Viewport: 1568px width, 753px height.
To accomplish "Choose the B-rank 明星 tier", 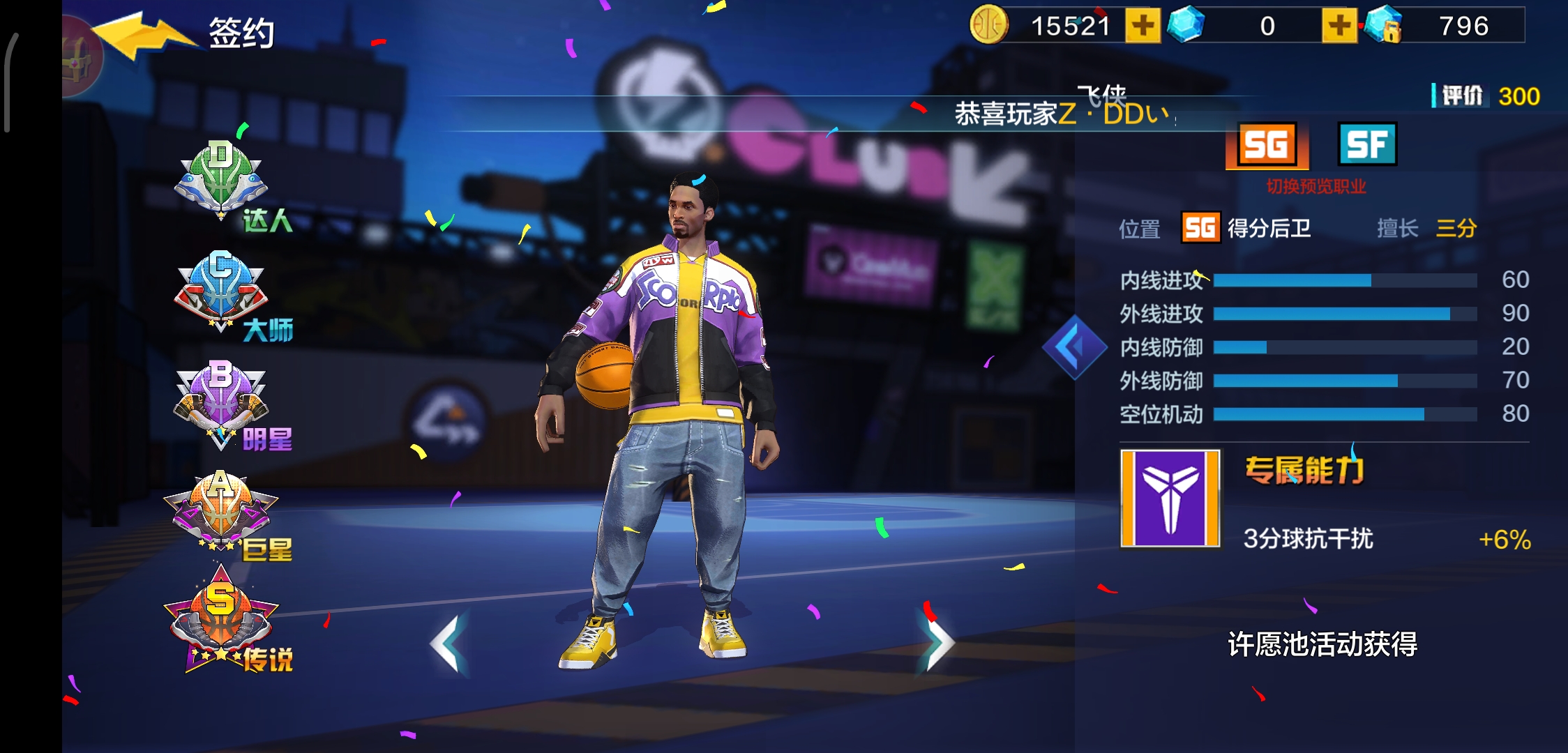I will click(x=222, y=402).
